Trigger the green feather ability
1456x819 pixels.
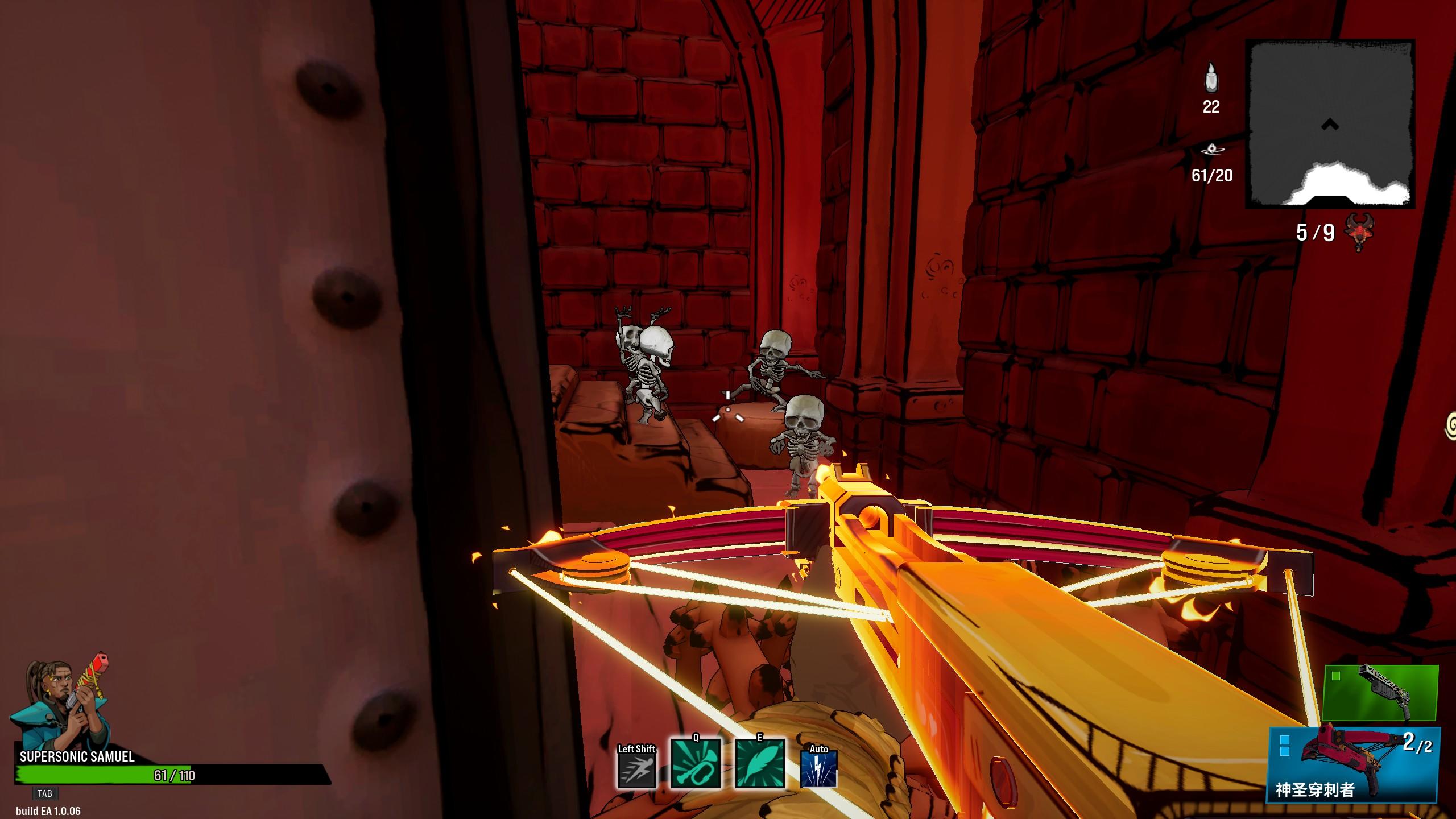coord(760,764)
